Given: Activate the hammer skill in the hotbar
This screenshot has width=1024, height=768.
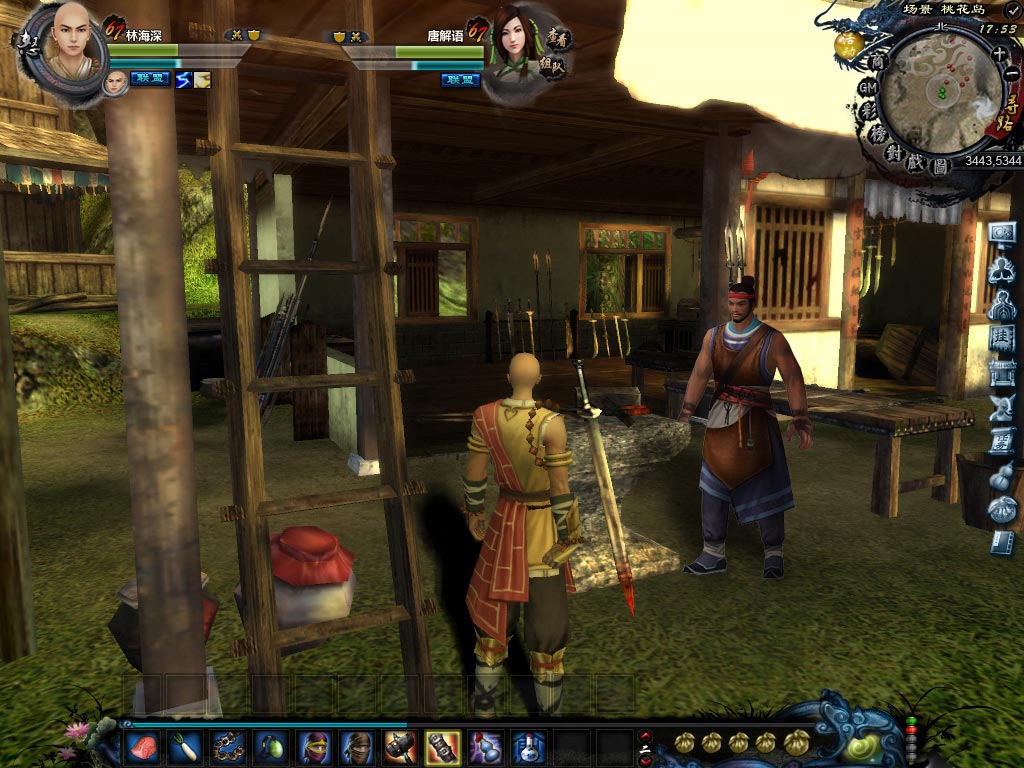Looking at the screenshot, I should (x=399, y=746).
